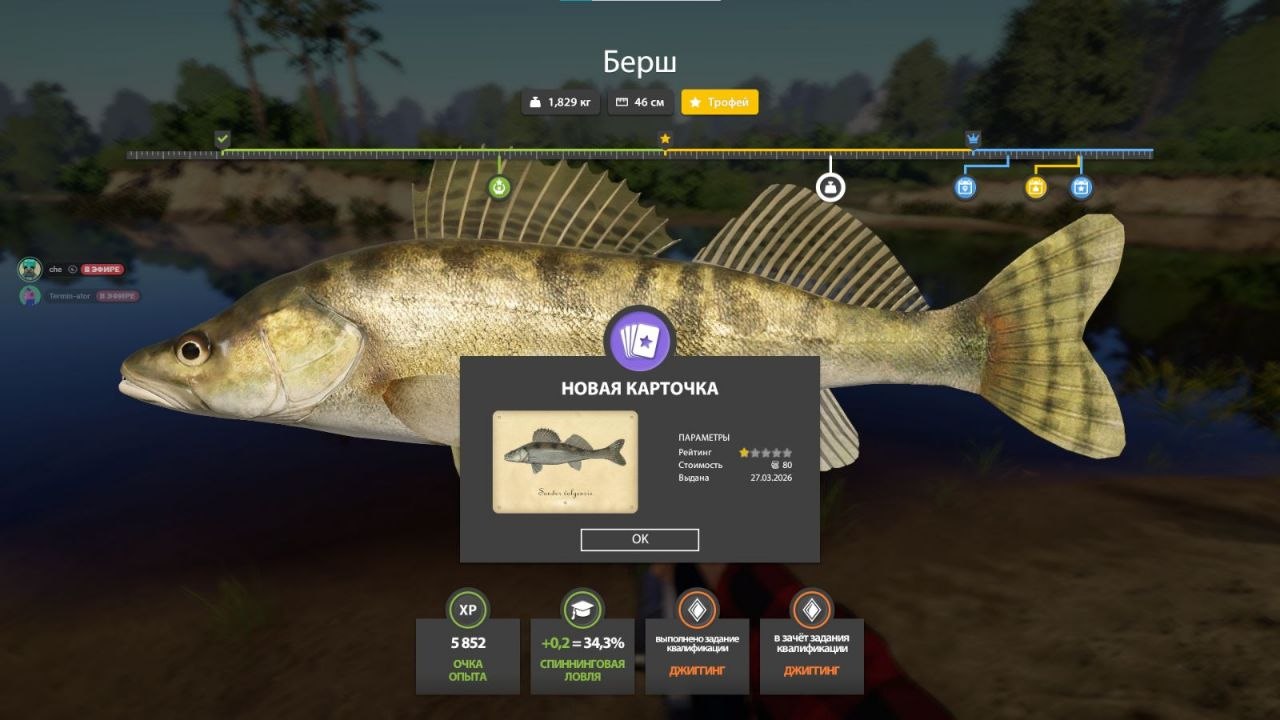Click the gold star trophy threshold icon
This screenshot has height=720, width=1280.
(665, 138)
